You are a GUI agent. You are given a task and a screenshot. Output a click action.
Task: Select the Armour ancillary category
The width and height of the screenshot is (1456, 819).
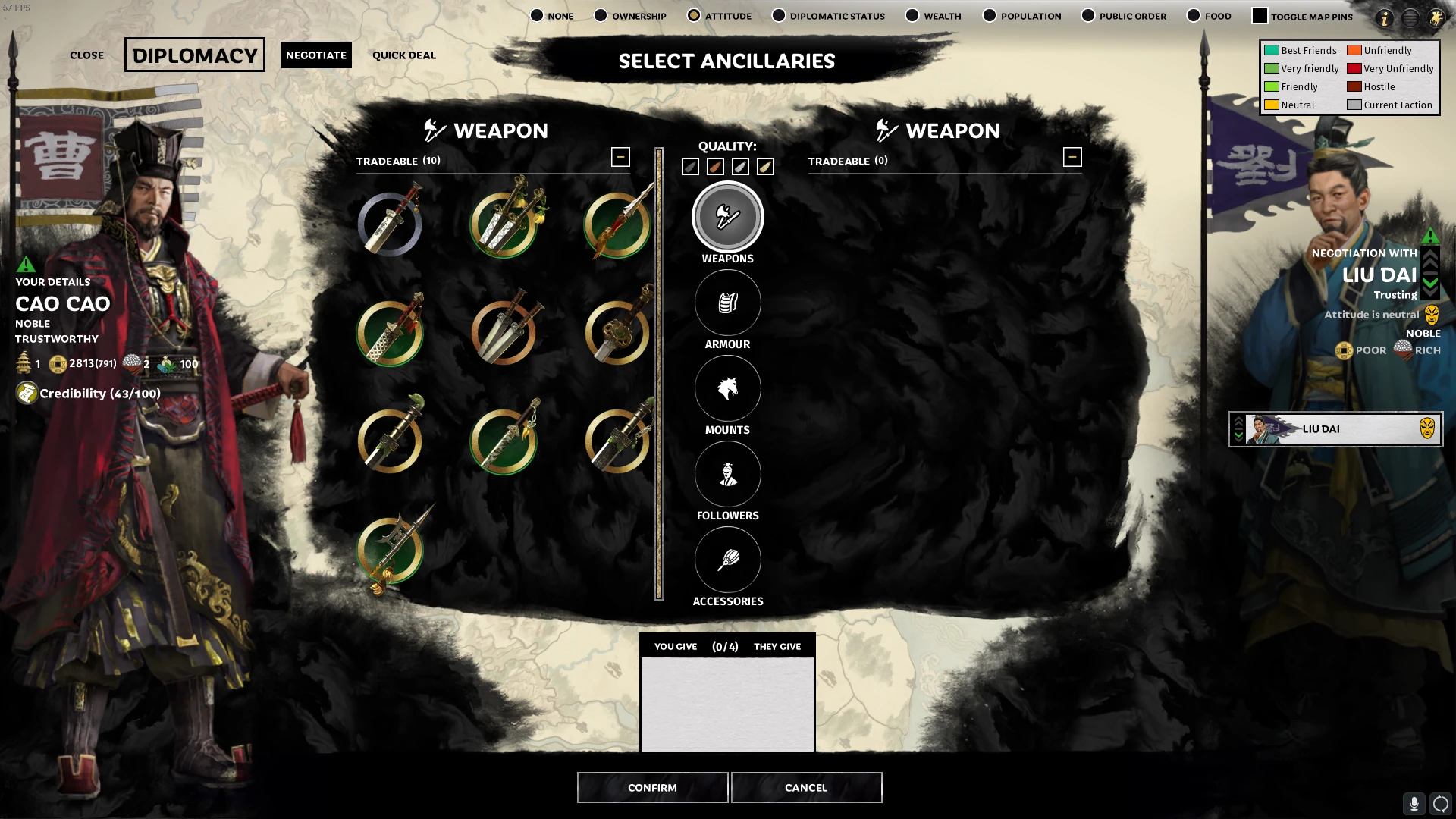coord(727,303)
